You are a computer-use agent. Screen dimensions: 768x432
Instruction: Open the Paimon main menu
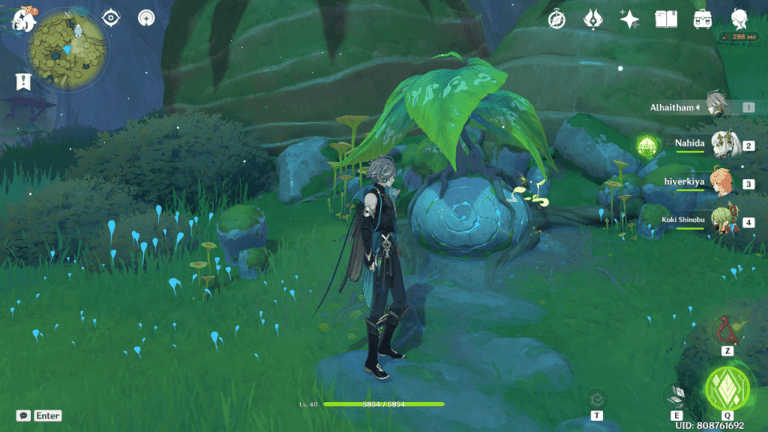coord(22,19)
